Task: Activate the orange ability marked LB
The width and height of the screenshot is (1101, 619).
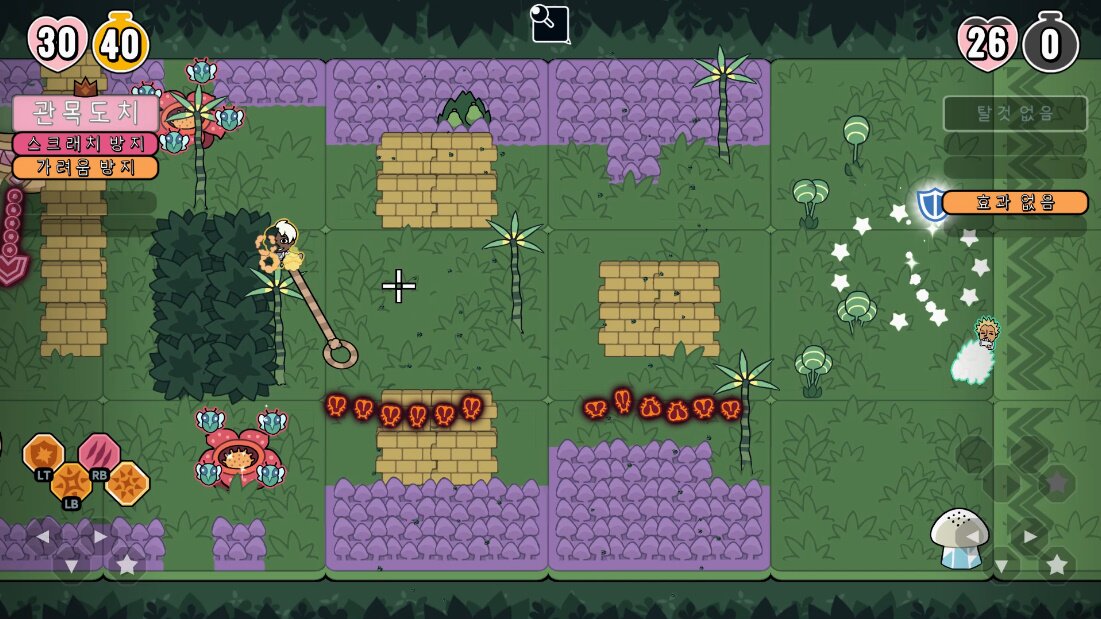Action: tap(72, 483)
